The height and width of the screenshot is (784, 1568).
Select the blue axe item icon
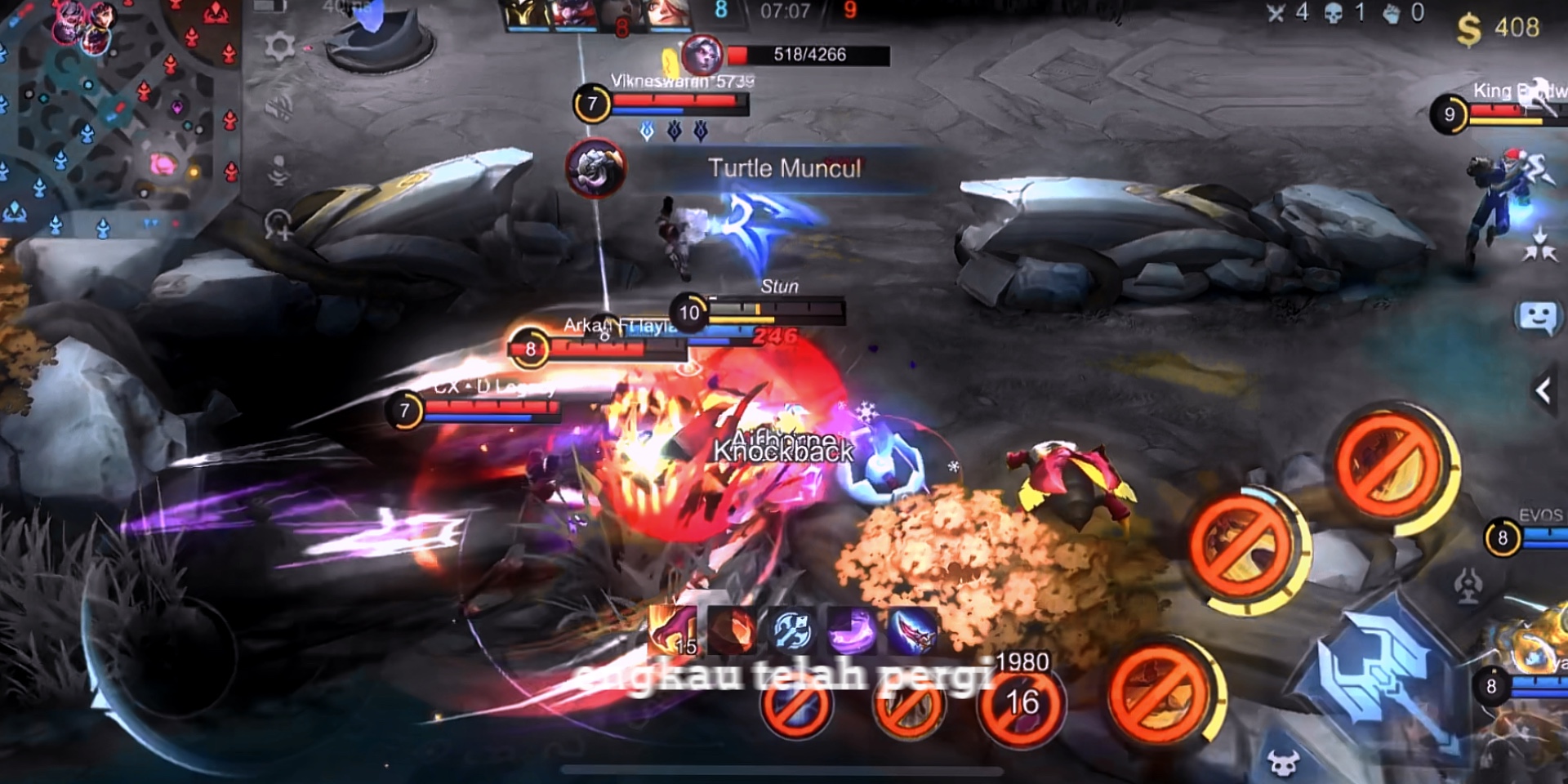[791, 630]
